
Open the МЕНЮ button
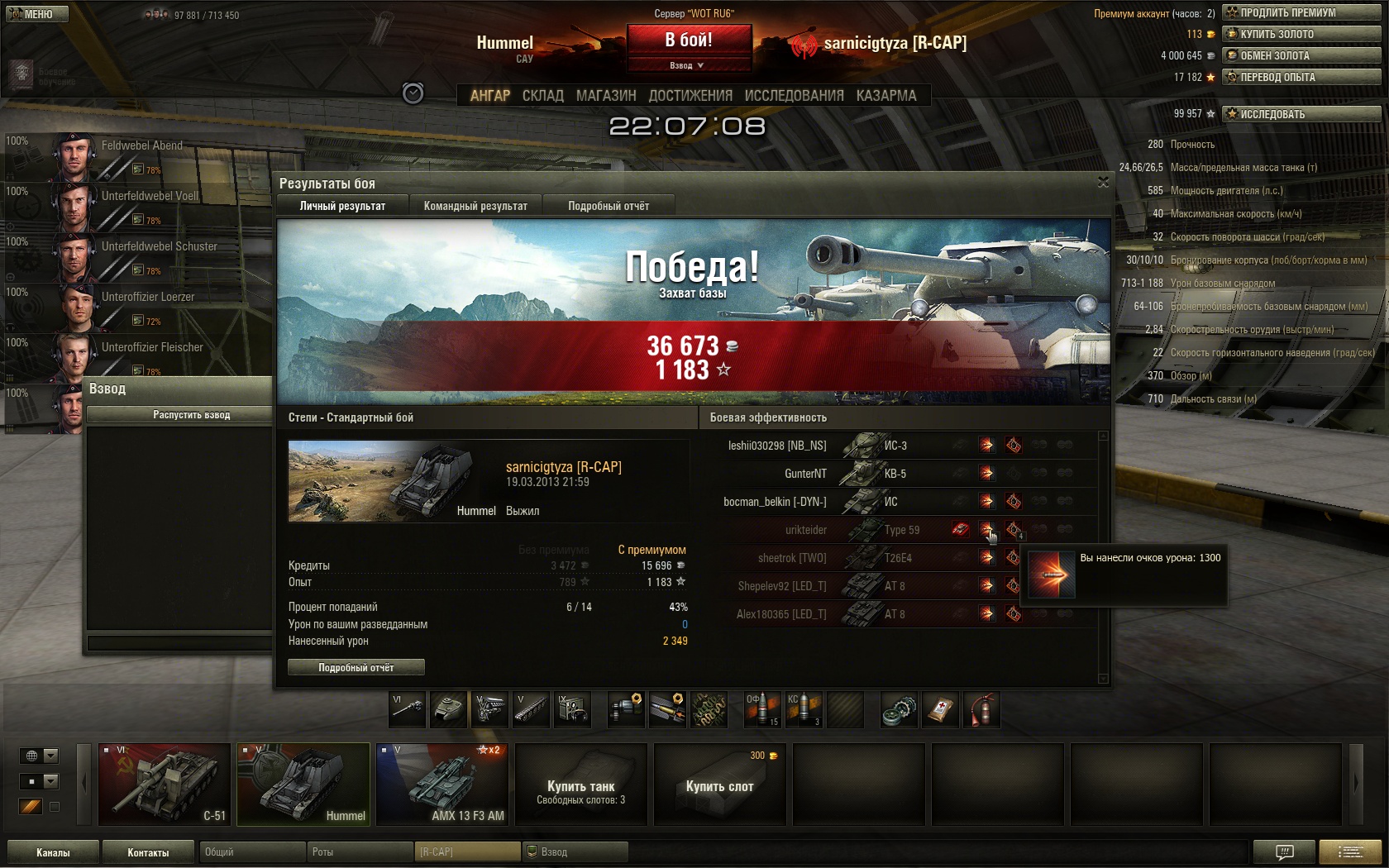click(x=35, y=14)
